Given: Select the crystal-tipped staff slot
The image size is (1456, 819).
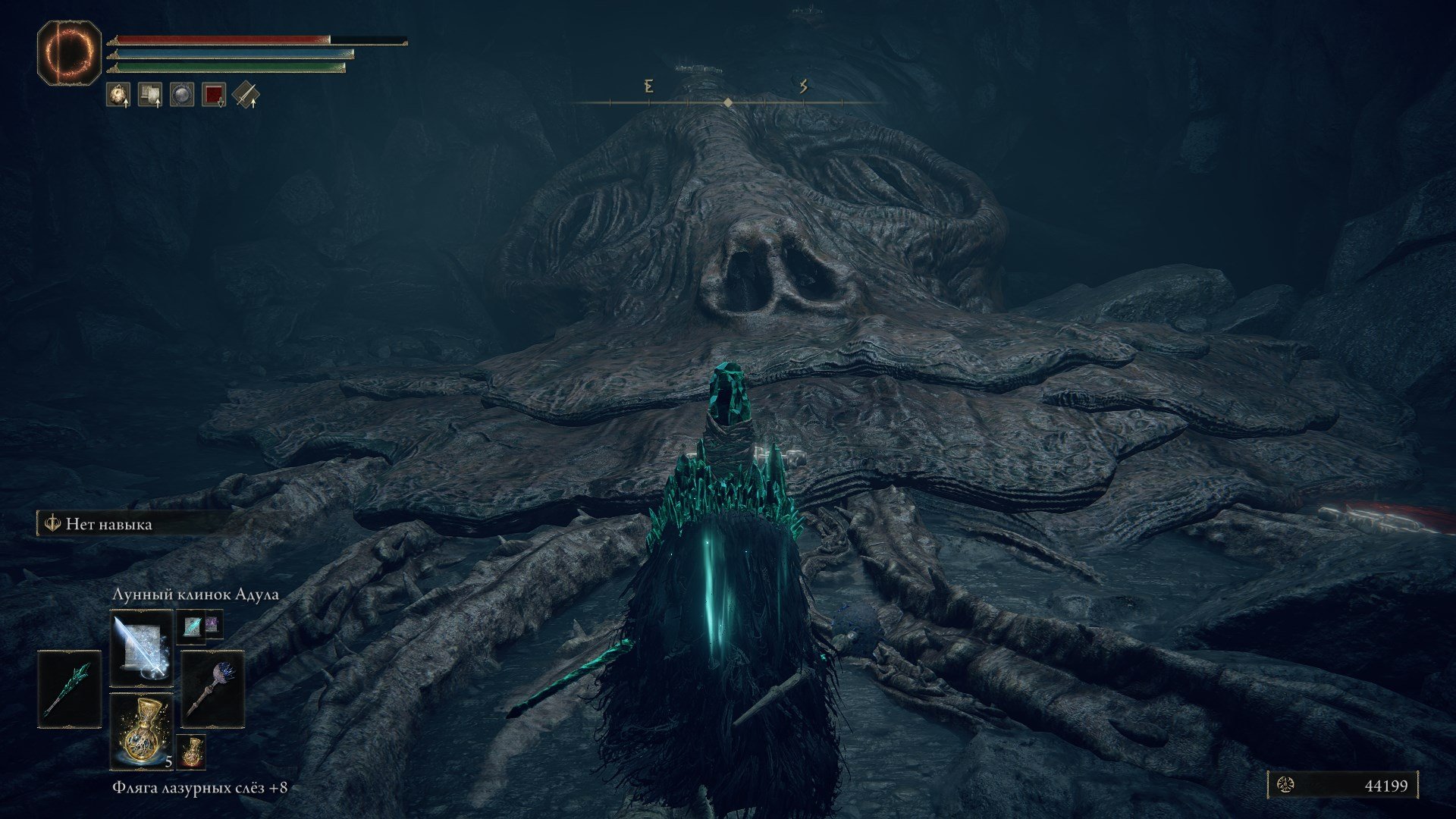Looking at the screenshot, I should pos(212,689).
